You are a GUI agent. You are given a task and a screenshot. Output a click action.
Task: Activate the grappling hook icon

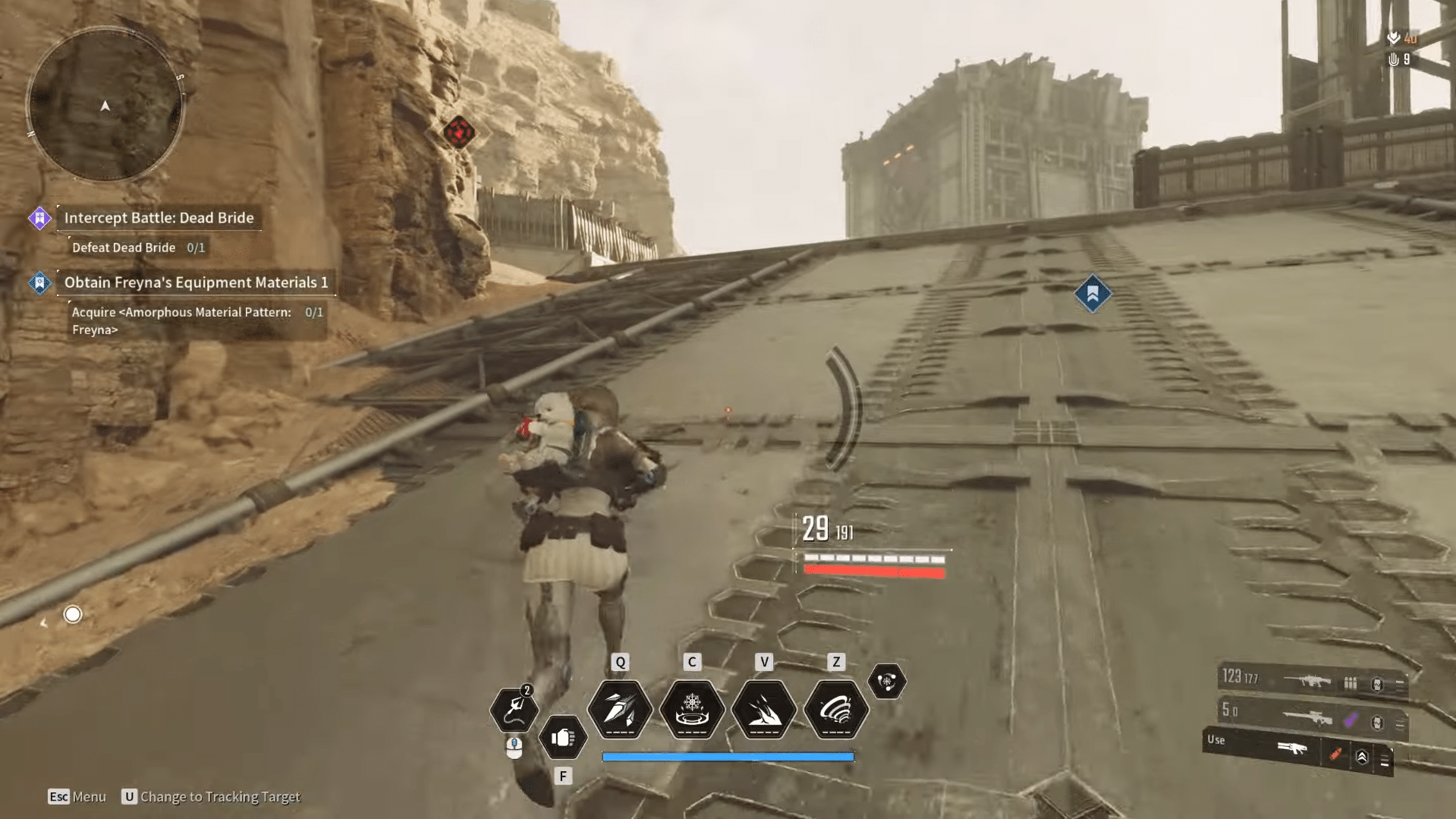514,709
